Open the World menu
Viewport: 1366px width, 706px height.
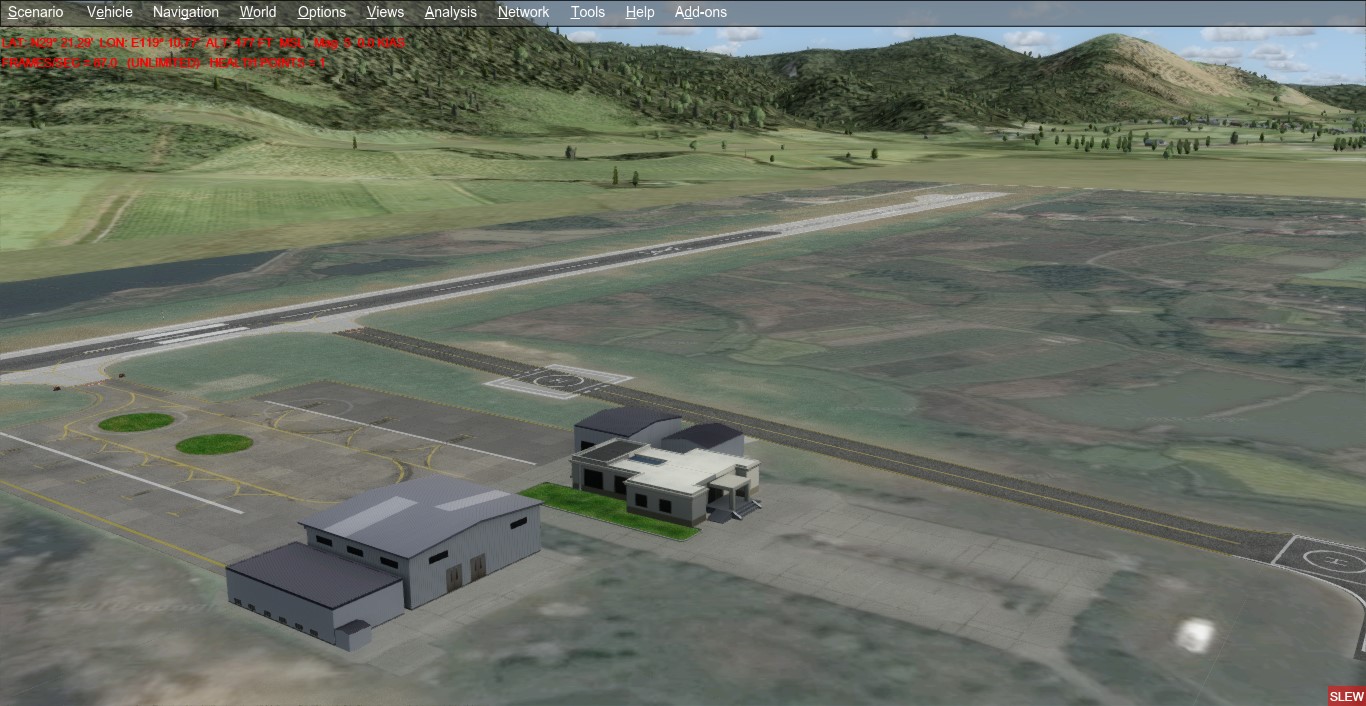pos(258,12)
